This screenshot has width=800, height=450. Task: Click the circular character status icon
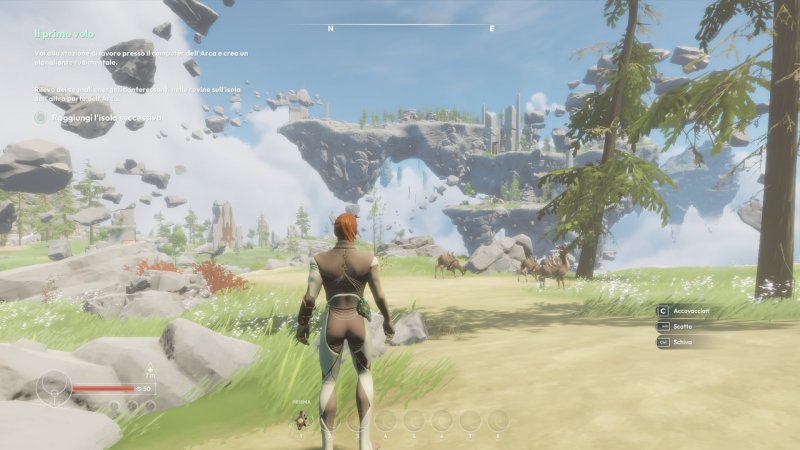point(53,388)
